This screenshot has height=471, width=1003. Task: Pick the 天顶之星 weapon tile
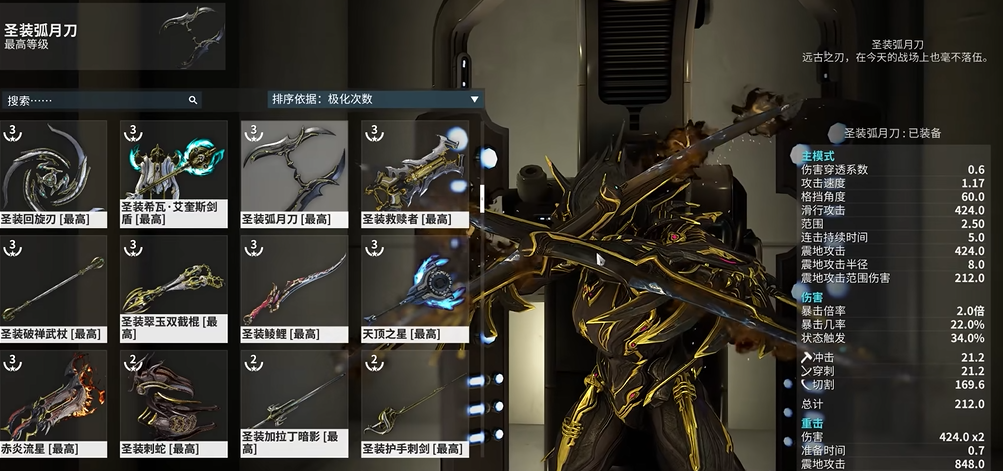pyautogui.click(x=414, y=287)
